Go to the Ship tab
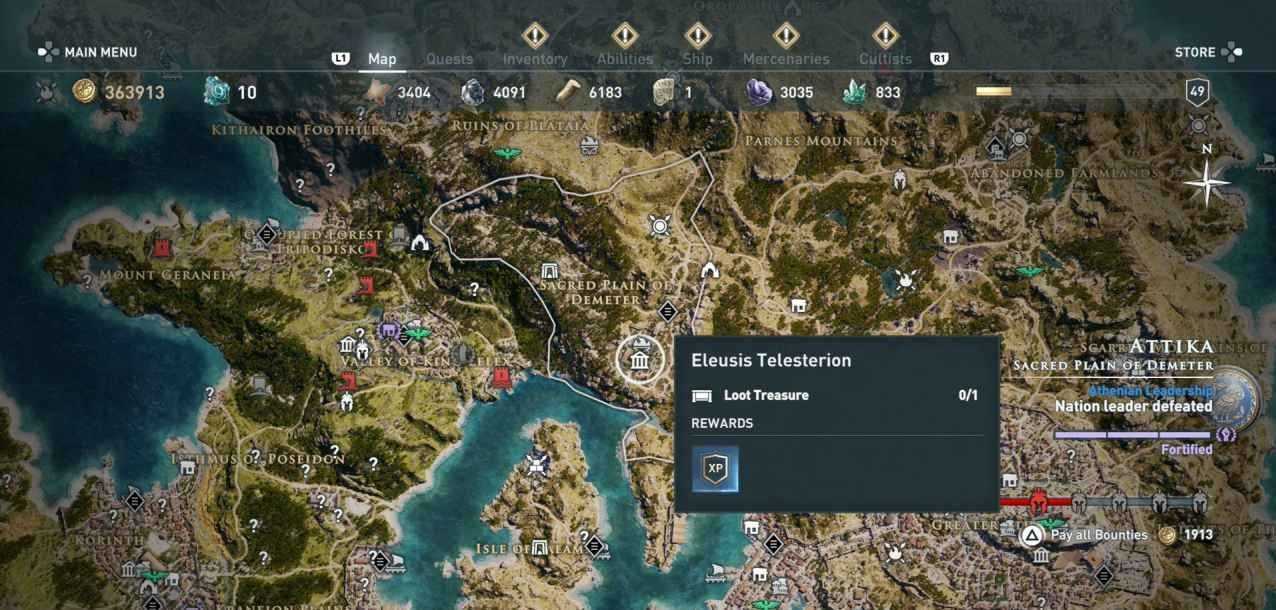 pos(698,59)
